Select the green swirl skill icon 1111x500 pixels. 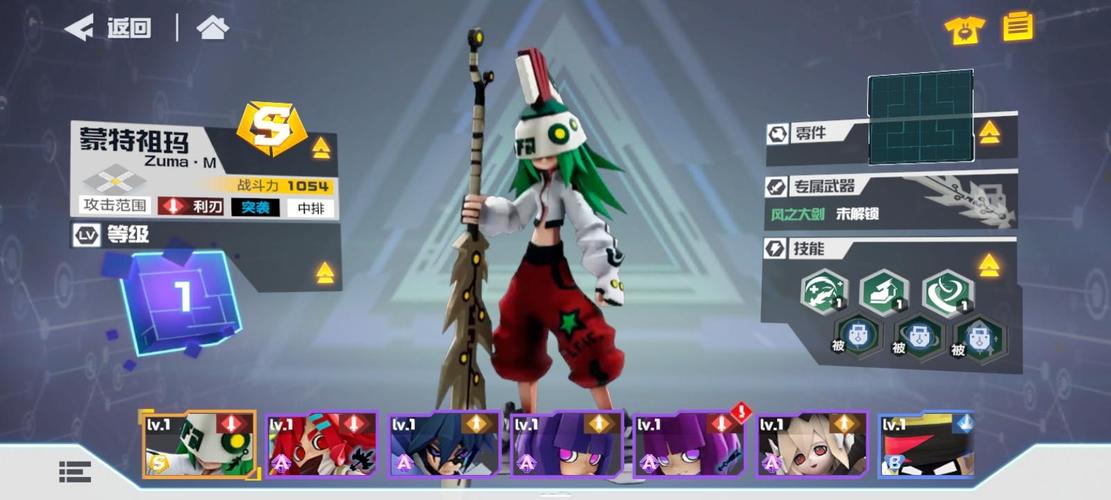[945, 293]
